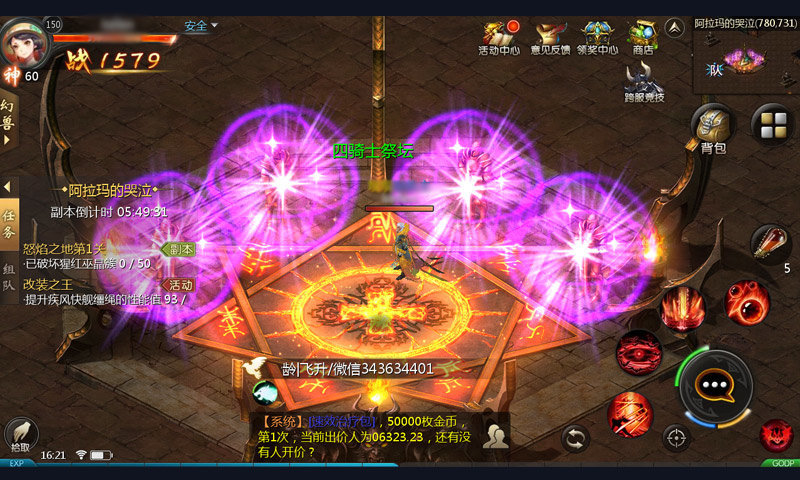The width and height of the screenshot is (800, 480).
Task: Open the 活动中心 activity center
Action: (499, 38)
